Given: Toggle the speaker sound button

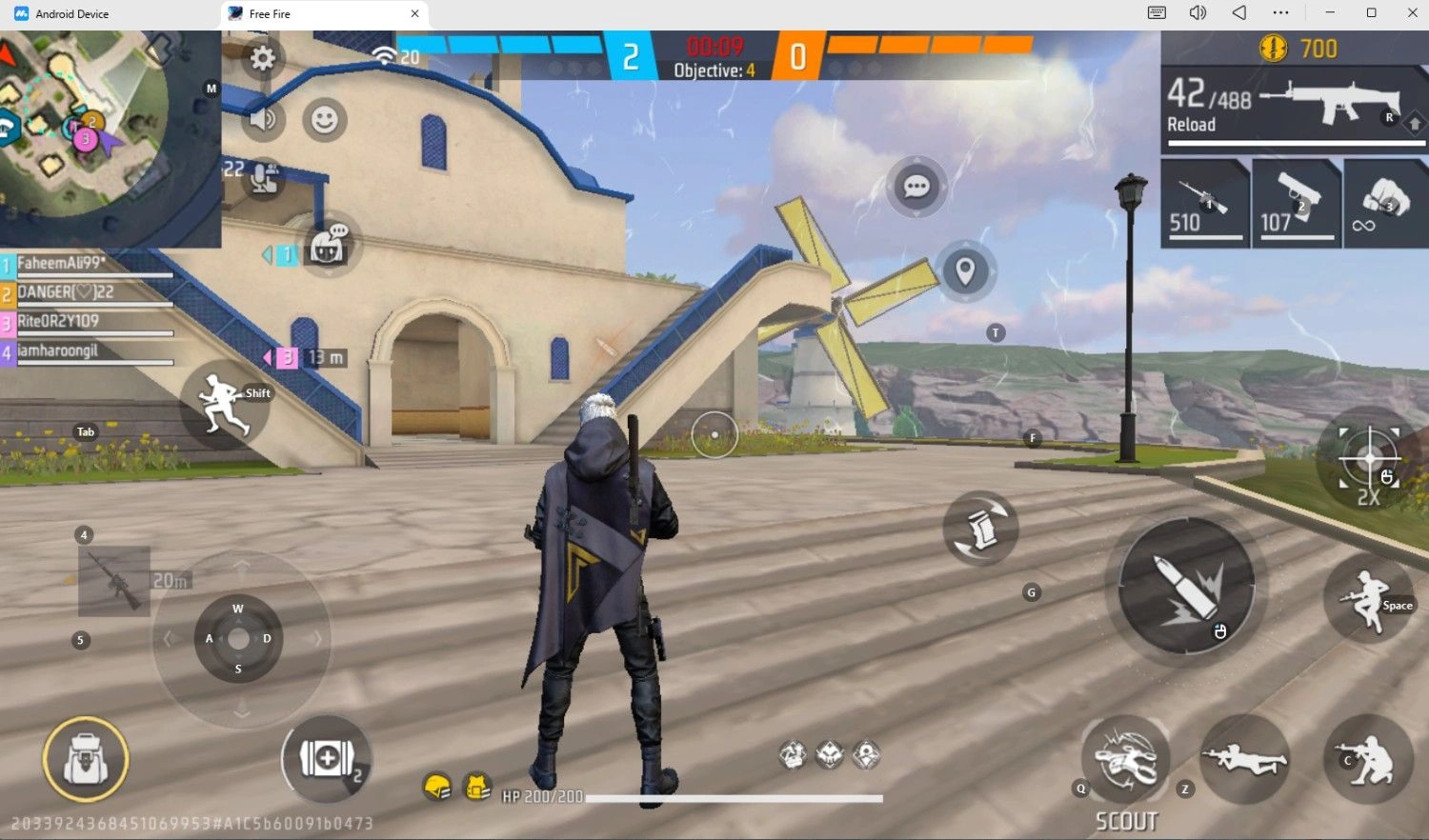Looking at the screenshot, I should tap(263, 119).
